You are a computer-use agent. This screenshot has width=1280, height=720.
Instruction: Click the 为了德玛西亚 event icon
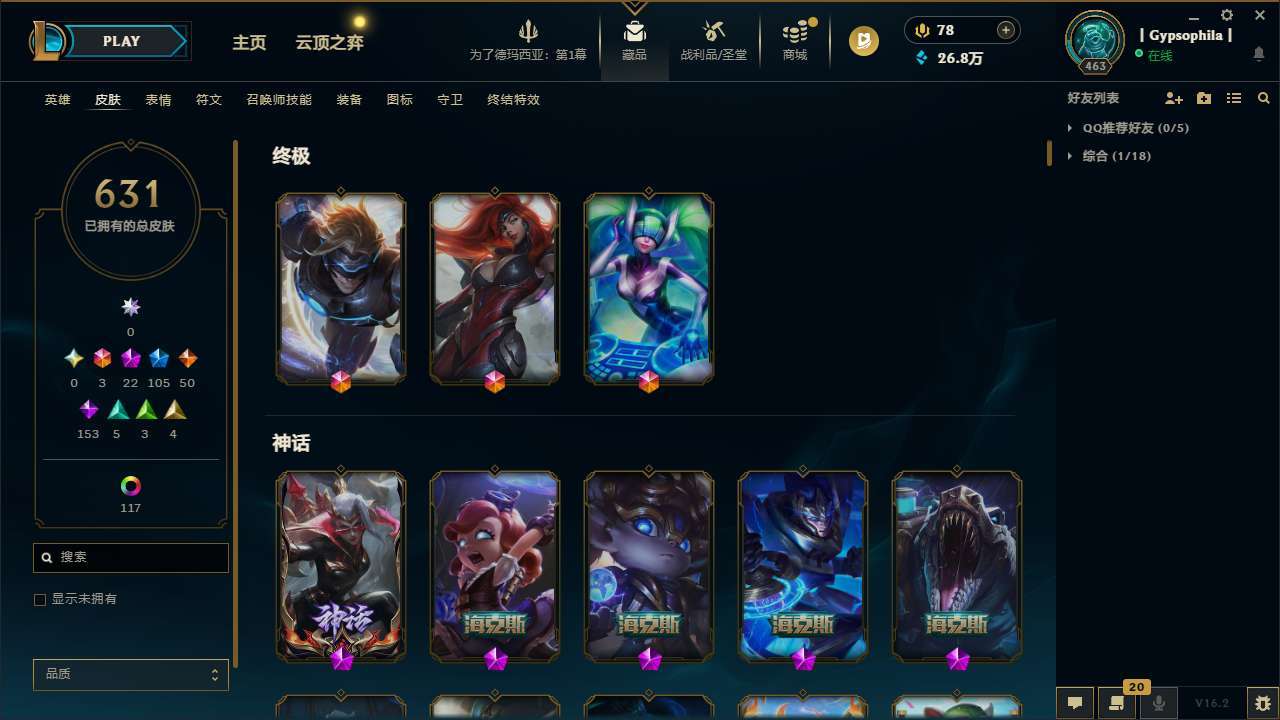point(528,30)
